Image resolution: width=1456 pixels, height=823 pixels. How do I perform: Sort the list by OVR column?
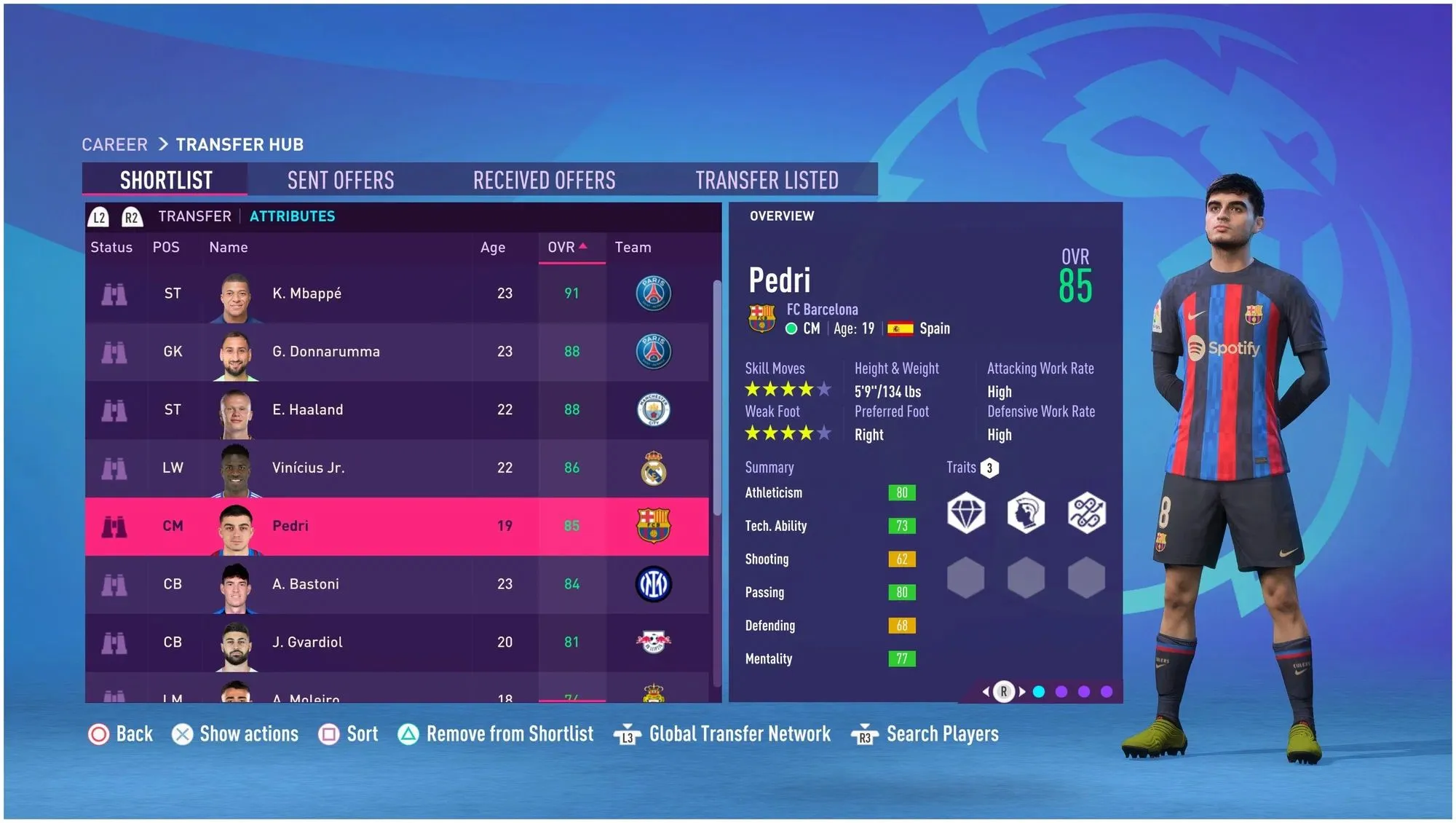[567, 248]
